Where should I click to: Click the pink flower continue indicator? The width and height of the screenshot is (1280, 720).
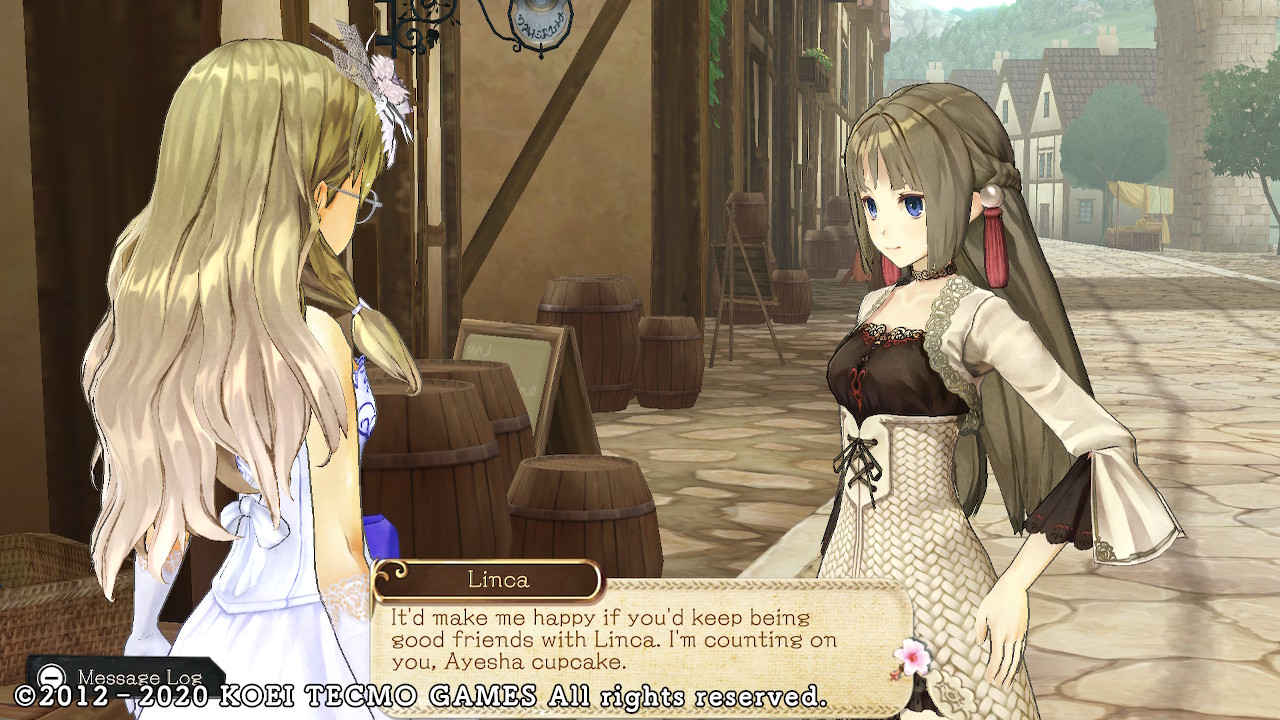click(912, 655)
